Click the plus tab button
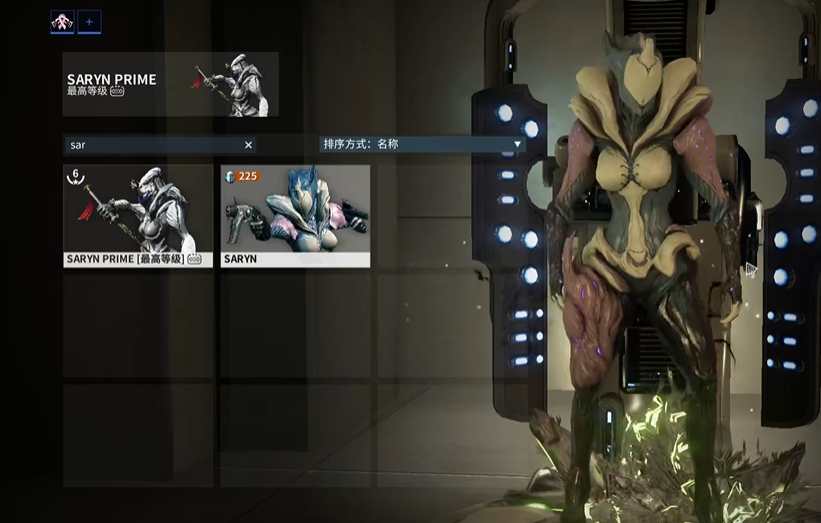 coord(89,20)
